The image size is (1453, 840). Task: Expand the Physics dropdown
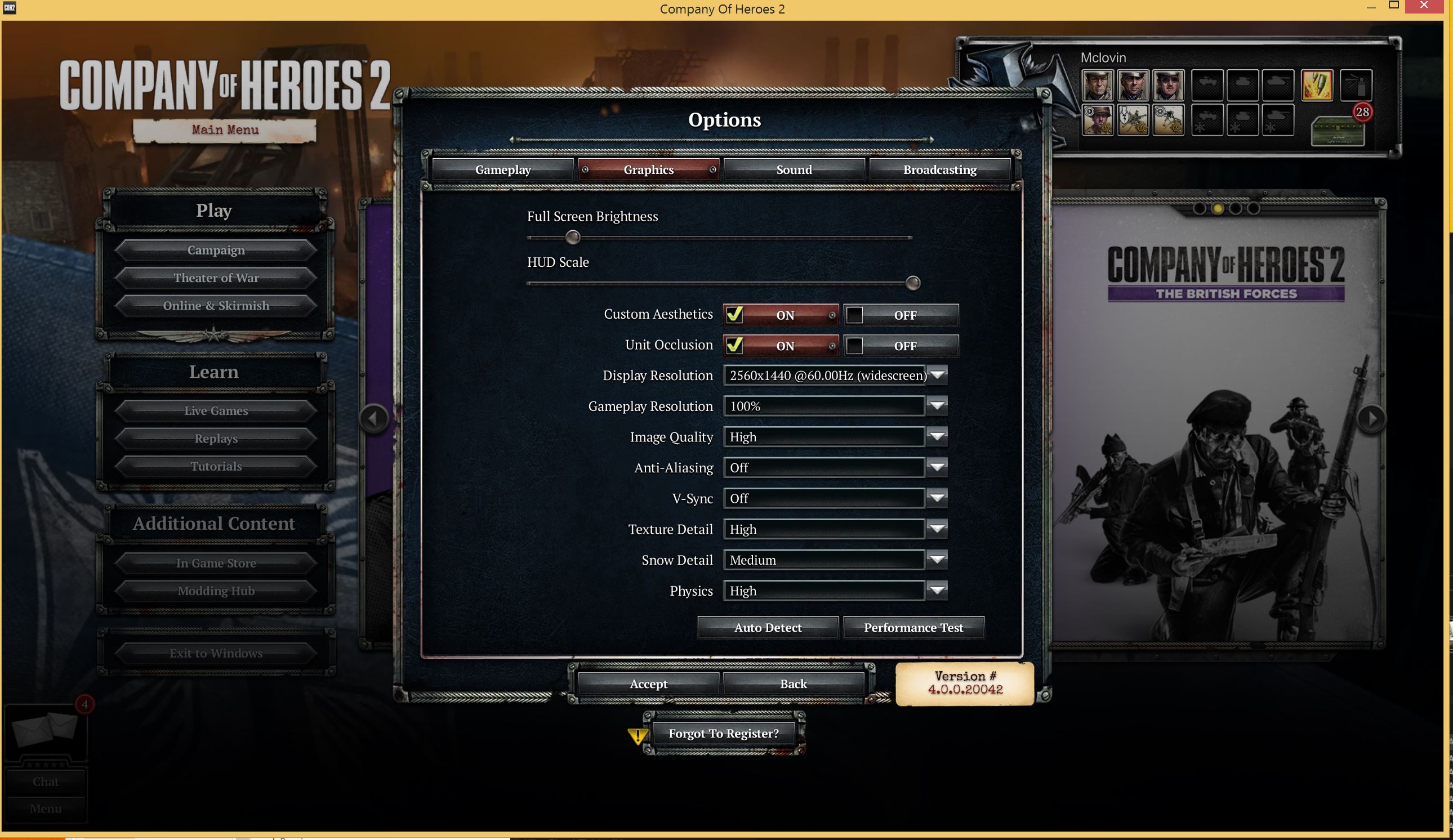point(937,591)
